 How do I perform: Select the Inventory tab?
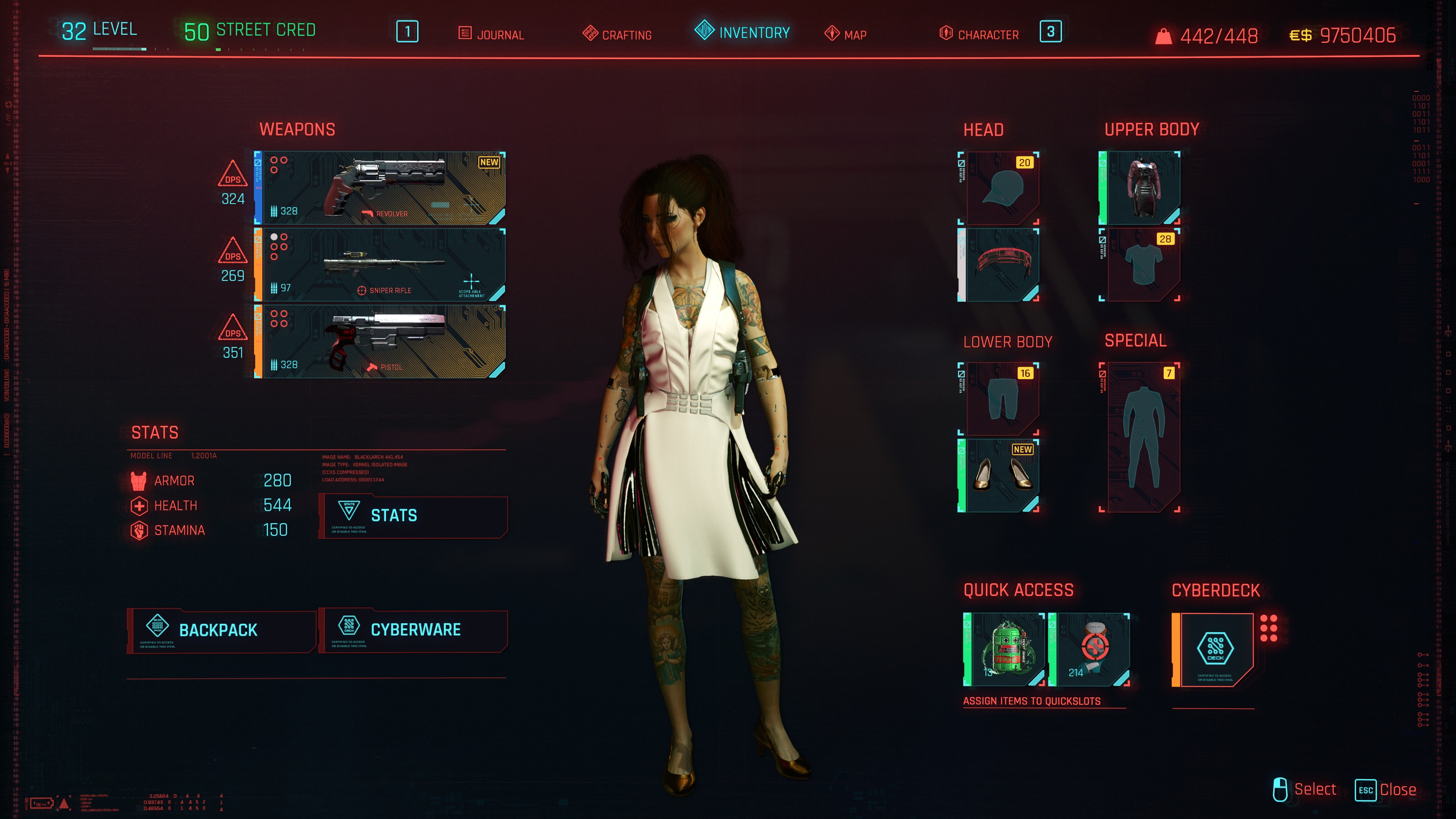[742, 32]
